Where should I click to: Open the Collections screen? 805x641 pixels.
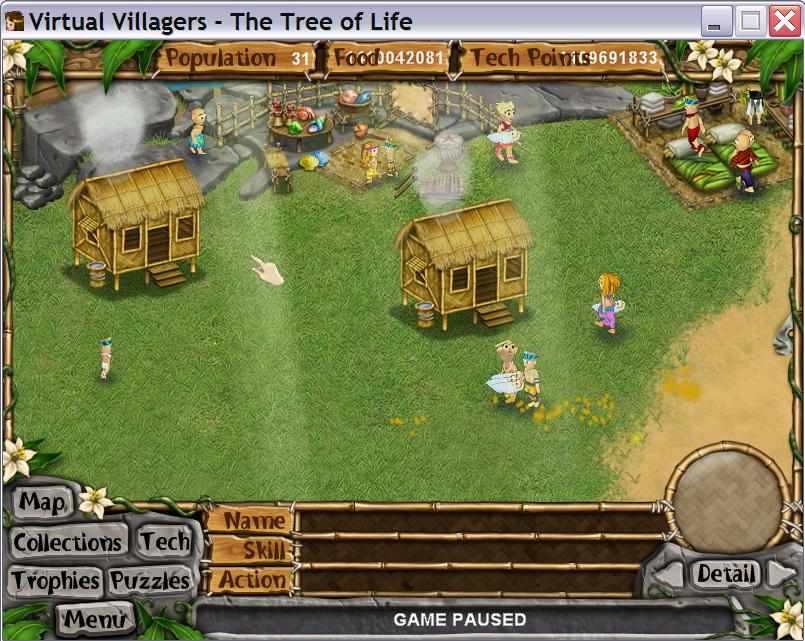pos(67,543)
